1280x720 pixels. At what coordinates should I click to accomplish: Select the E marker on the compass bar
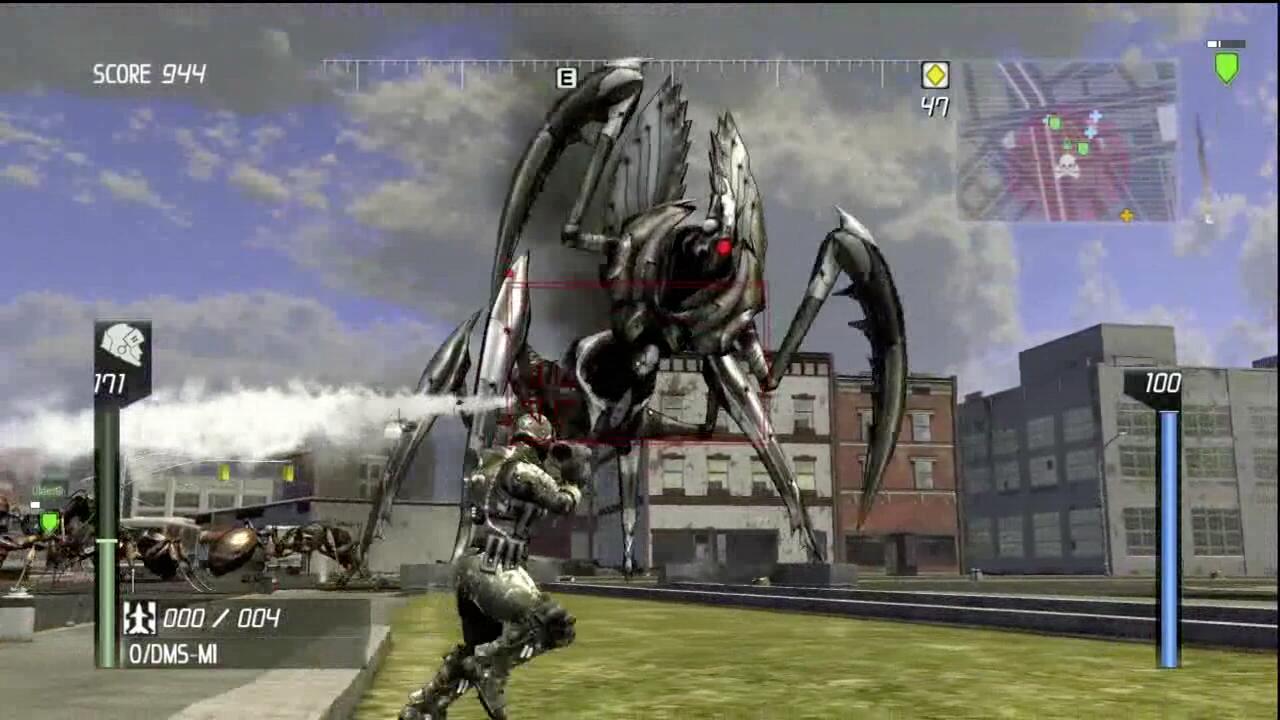(565, 77)
